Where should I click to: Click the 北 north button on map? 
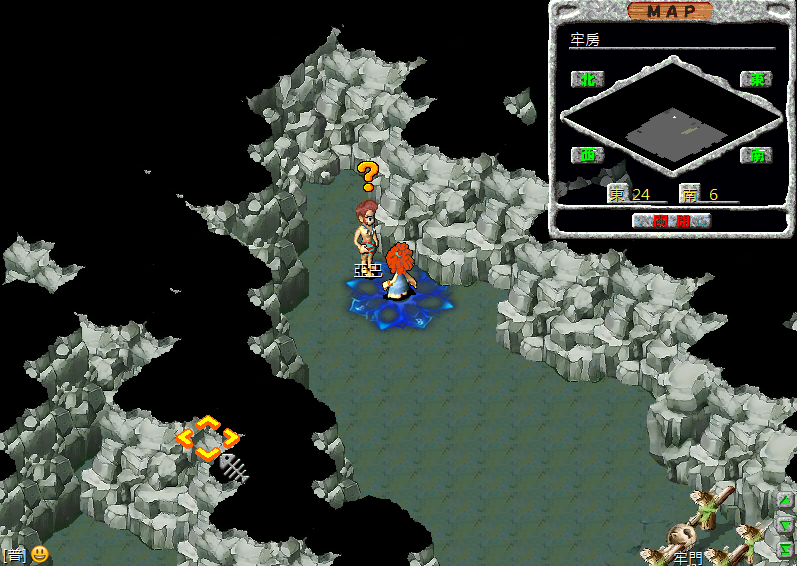(587, 79)
